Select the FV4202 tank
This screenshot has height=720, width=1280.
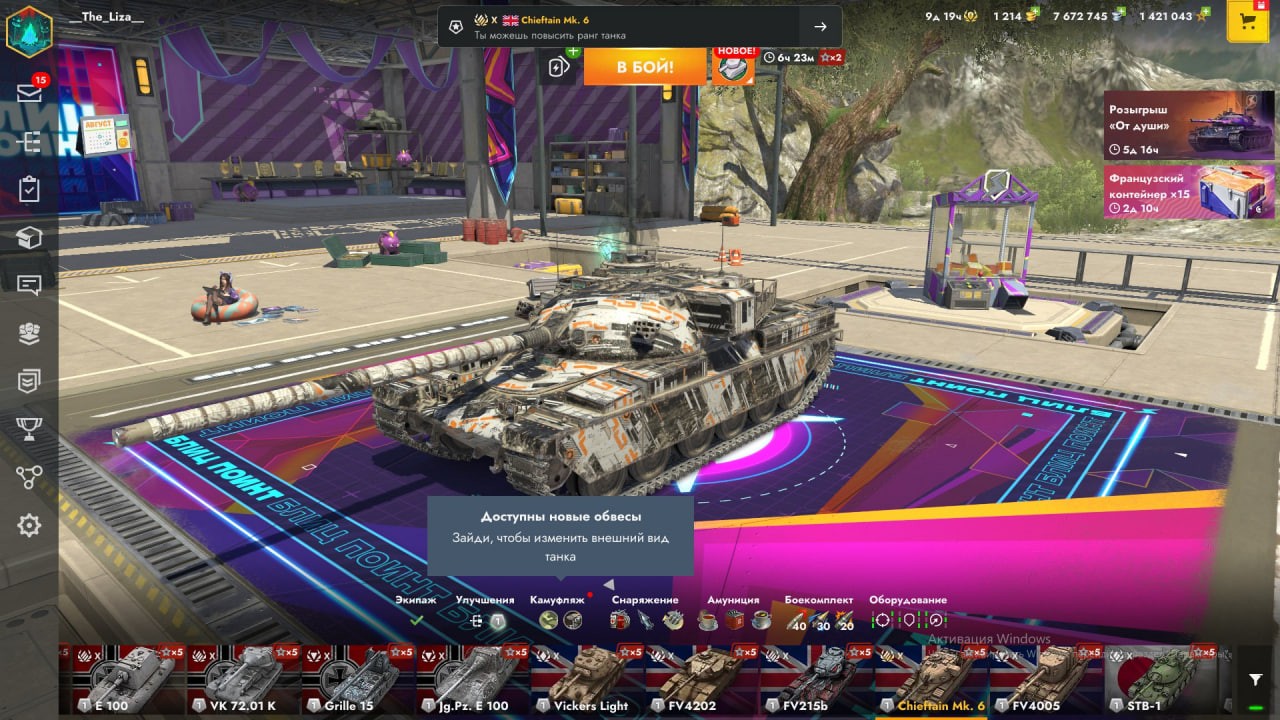pos(700,680)
